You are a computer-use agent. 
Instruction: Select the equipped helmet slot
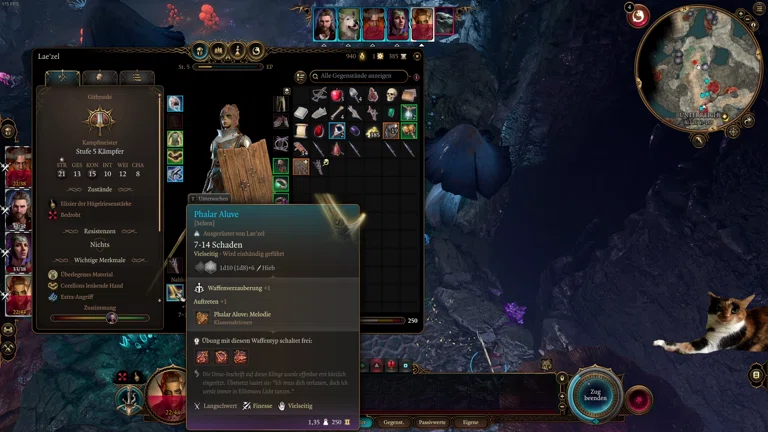point(175,103)
